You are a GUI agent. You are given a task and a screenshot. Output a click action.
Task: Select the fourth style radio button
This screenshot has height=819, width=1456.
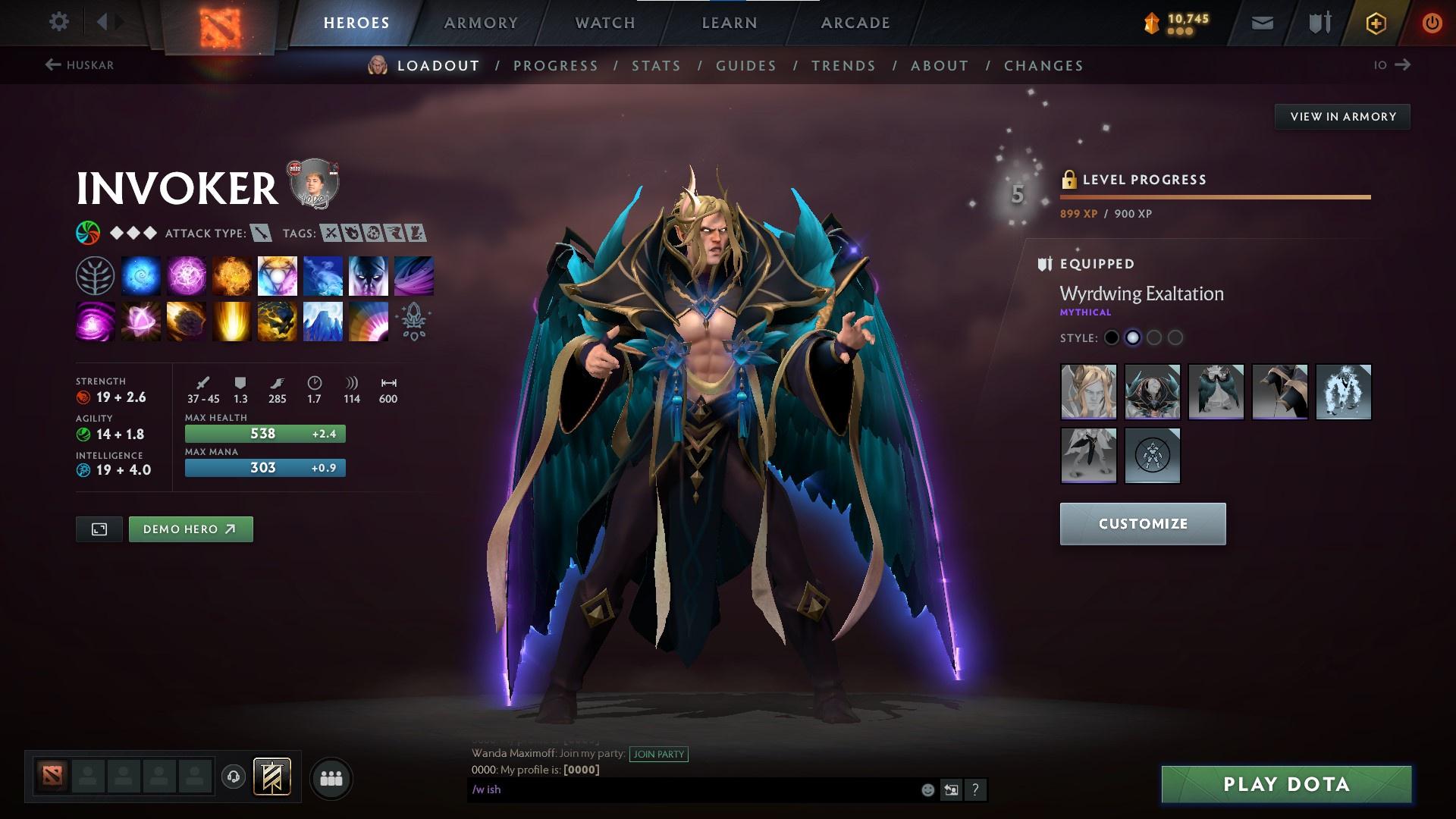pos(1176,338)
